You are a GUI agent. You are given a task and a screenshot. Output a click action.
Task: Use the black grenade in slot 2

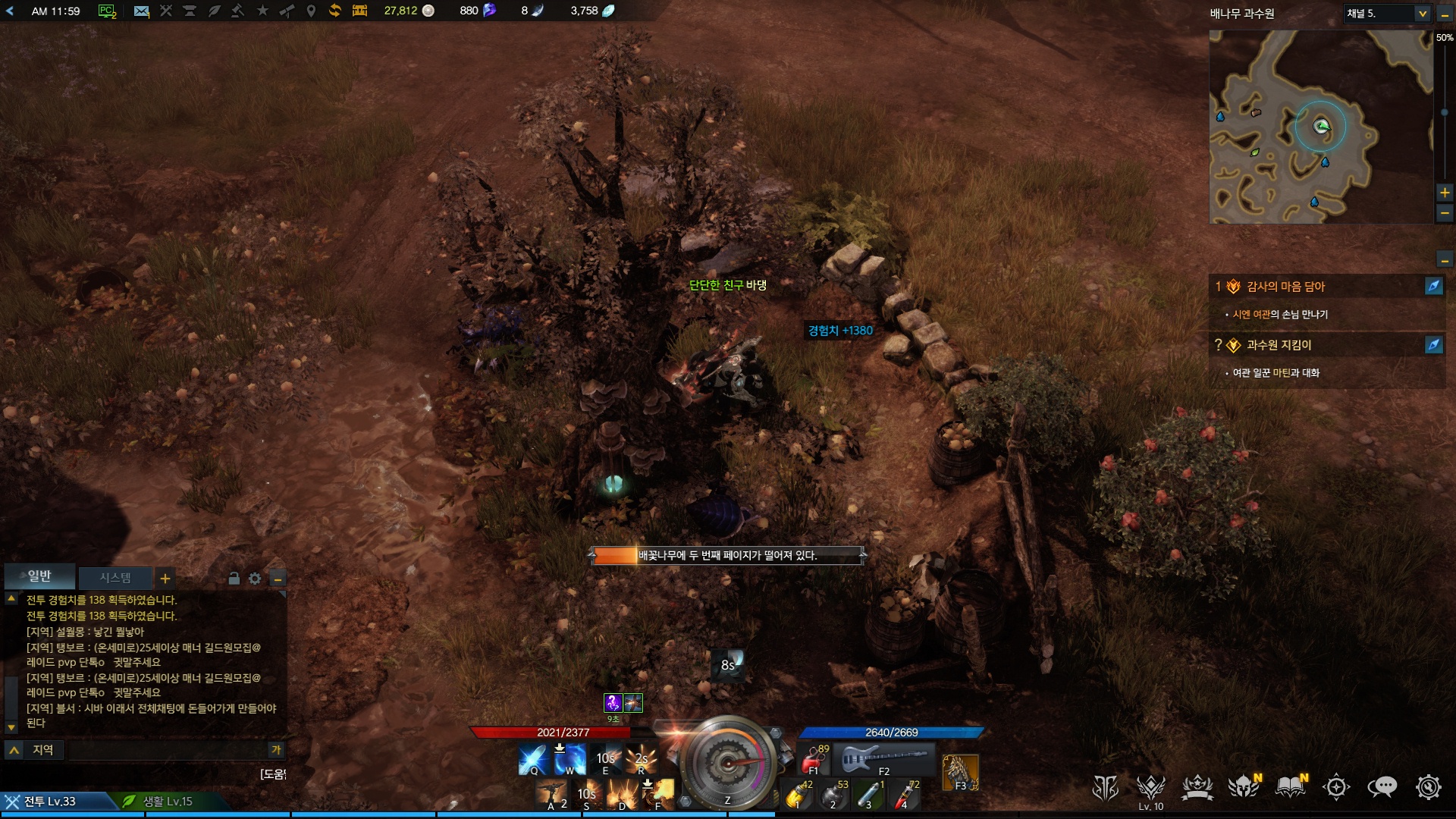(x=833, y=795)
